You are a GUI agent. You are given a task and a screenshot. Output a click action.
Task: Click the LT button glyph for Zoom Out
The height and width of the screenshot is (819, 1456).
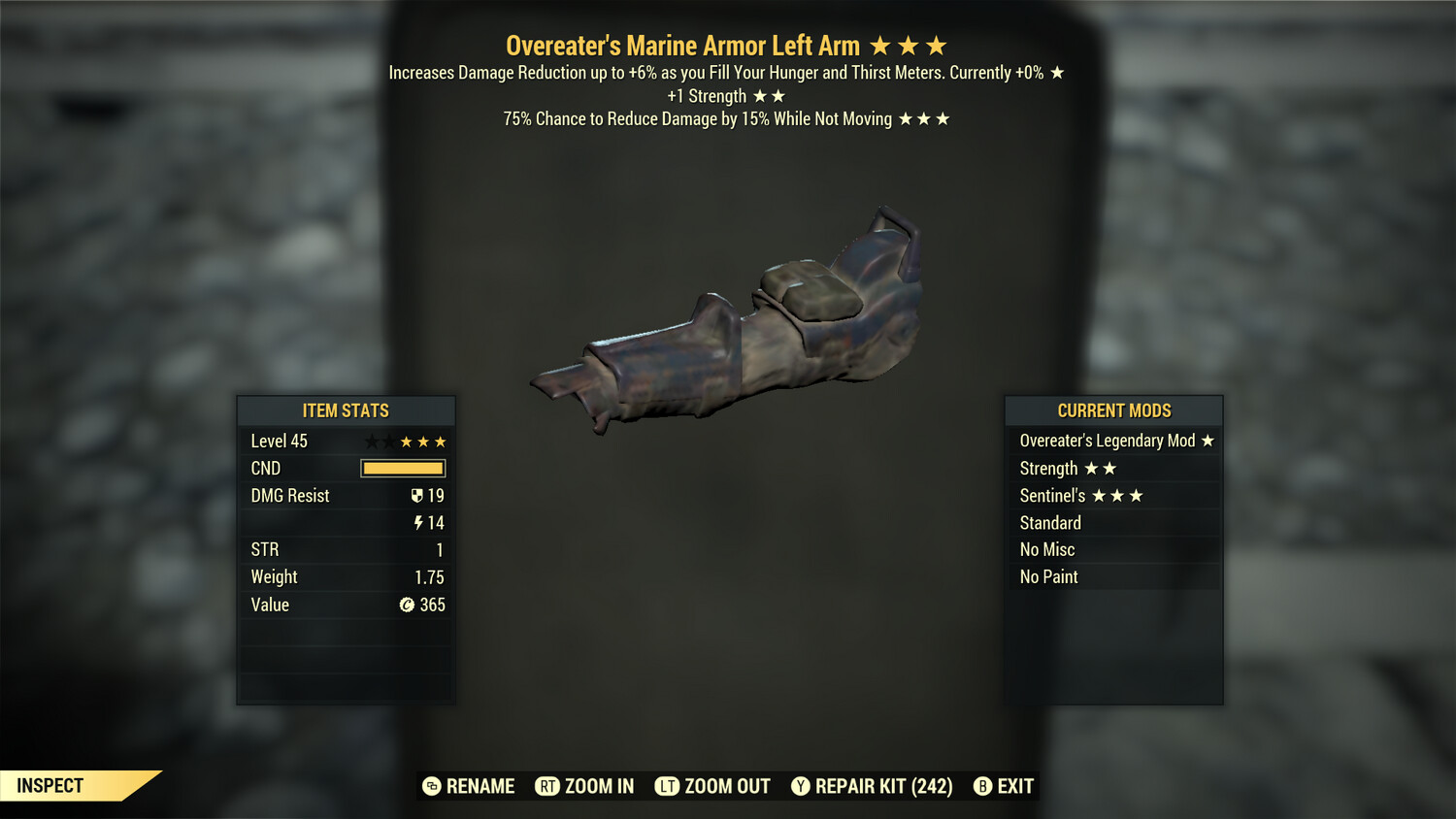coord(666,786)
